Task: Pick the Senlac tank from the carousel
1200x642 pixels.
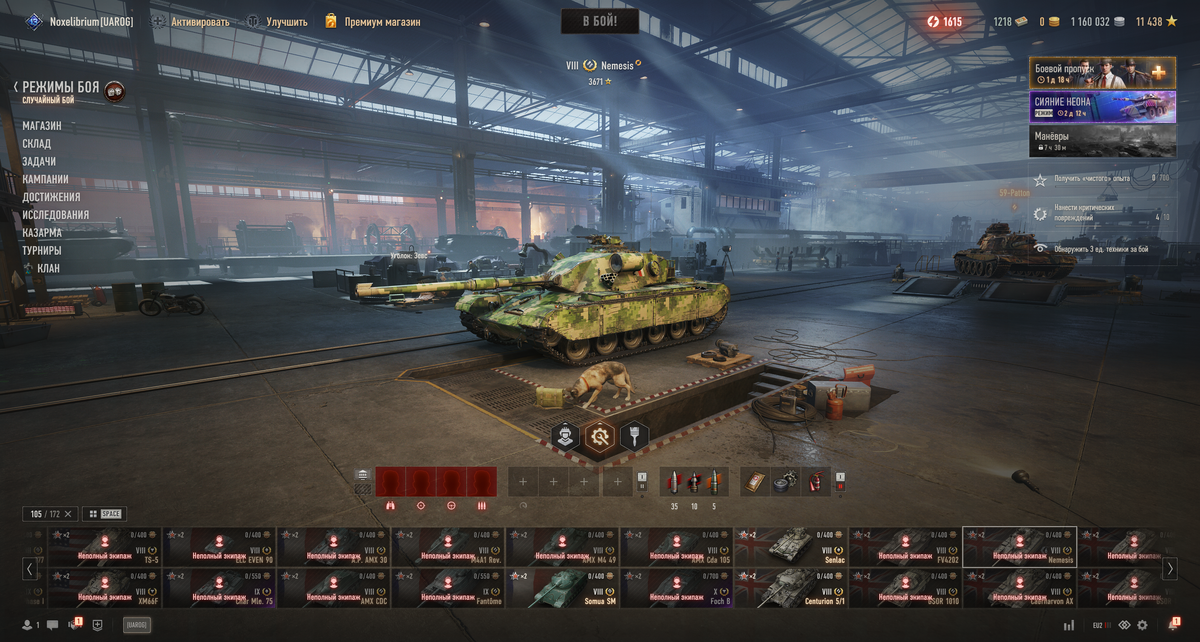Action: tap(790, 547)
